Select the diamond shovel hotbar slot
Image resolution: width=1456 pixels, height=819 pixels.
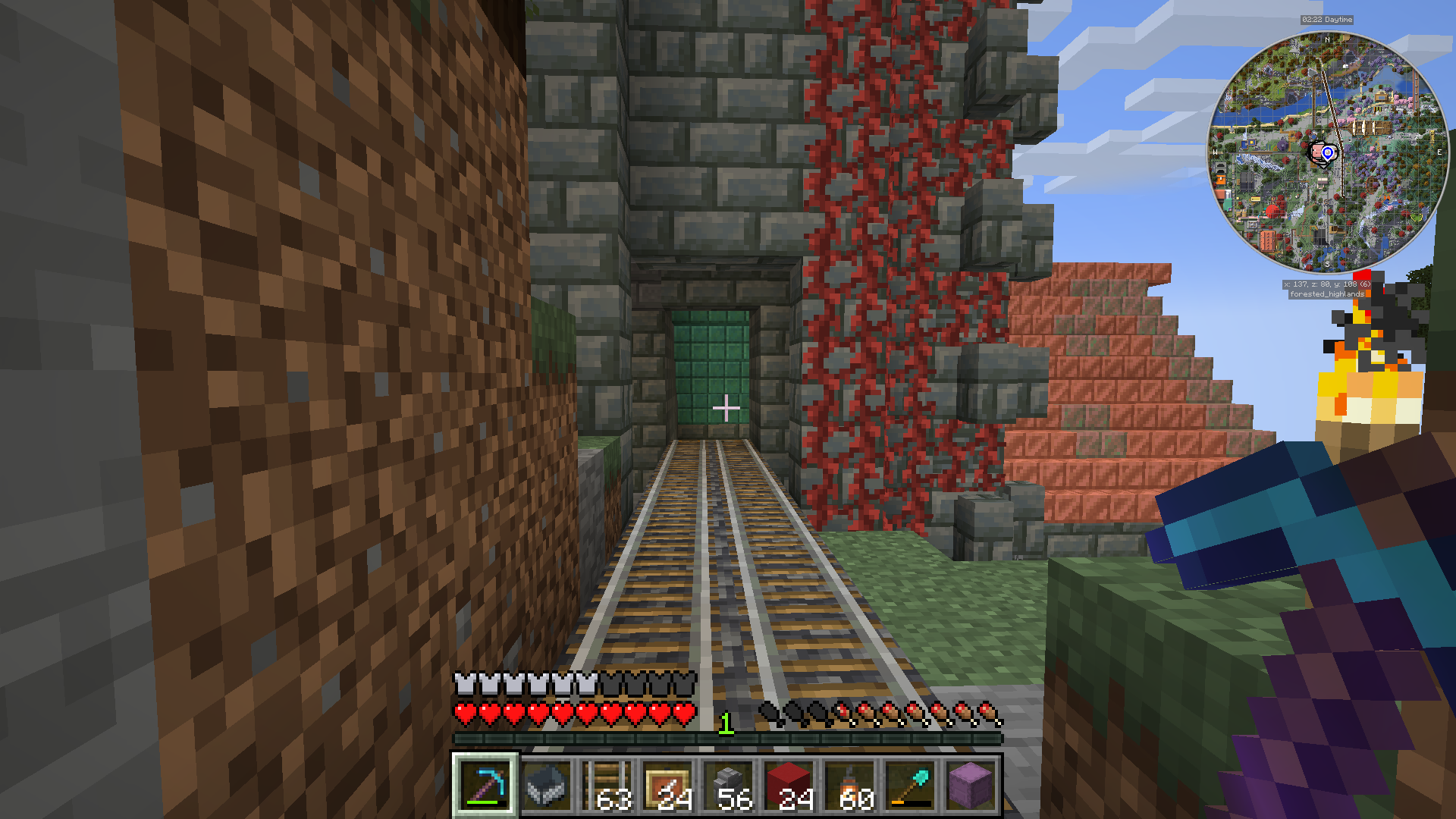910,785
